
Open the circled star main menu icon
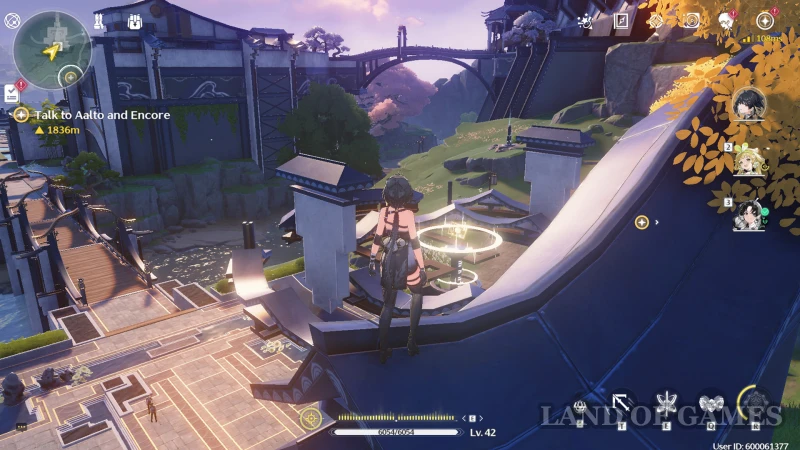tap(765, 20)
